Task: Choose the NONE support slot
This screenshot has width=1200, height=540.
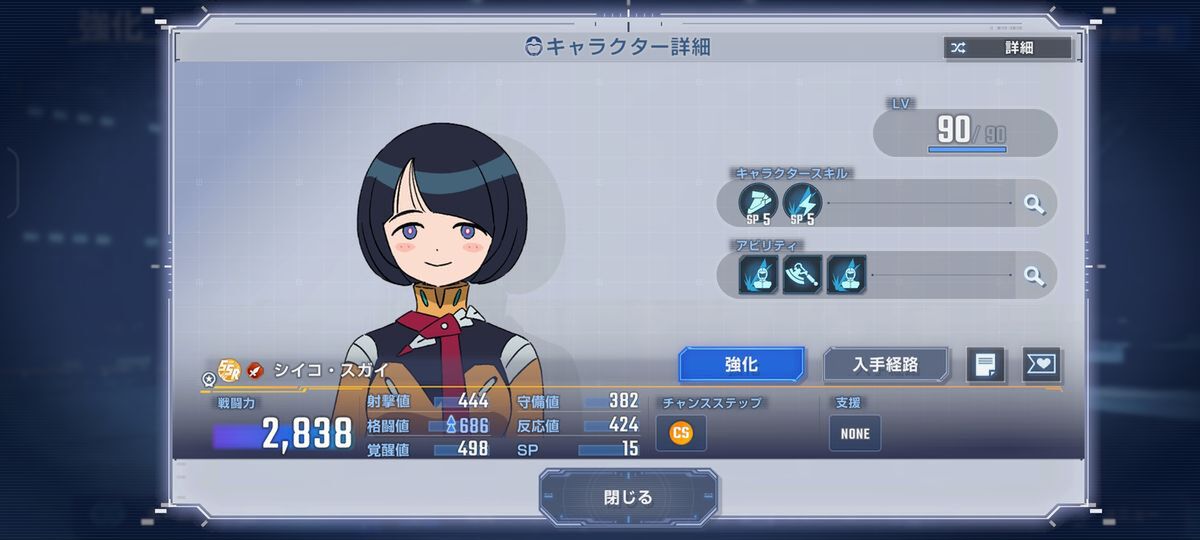Action: (x=855, y=433)
